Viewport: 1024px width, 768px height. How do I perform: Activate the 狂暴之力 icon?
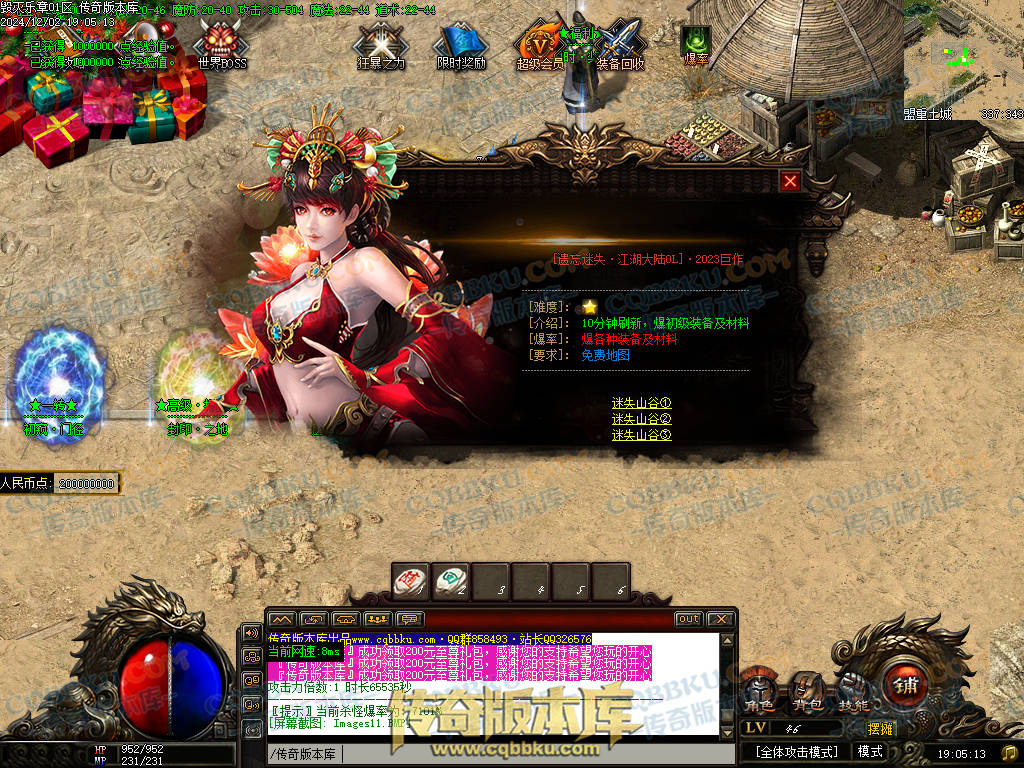click(x=381, y=46)
